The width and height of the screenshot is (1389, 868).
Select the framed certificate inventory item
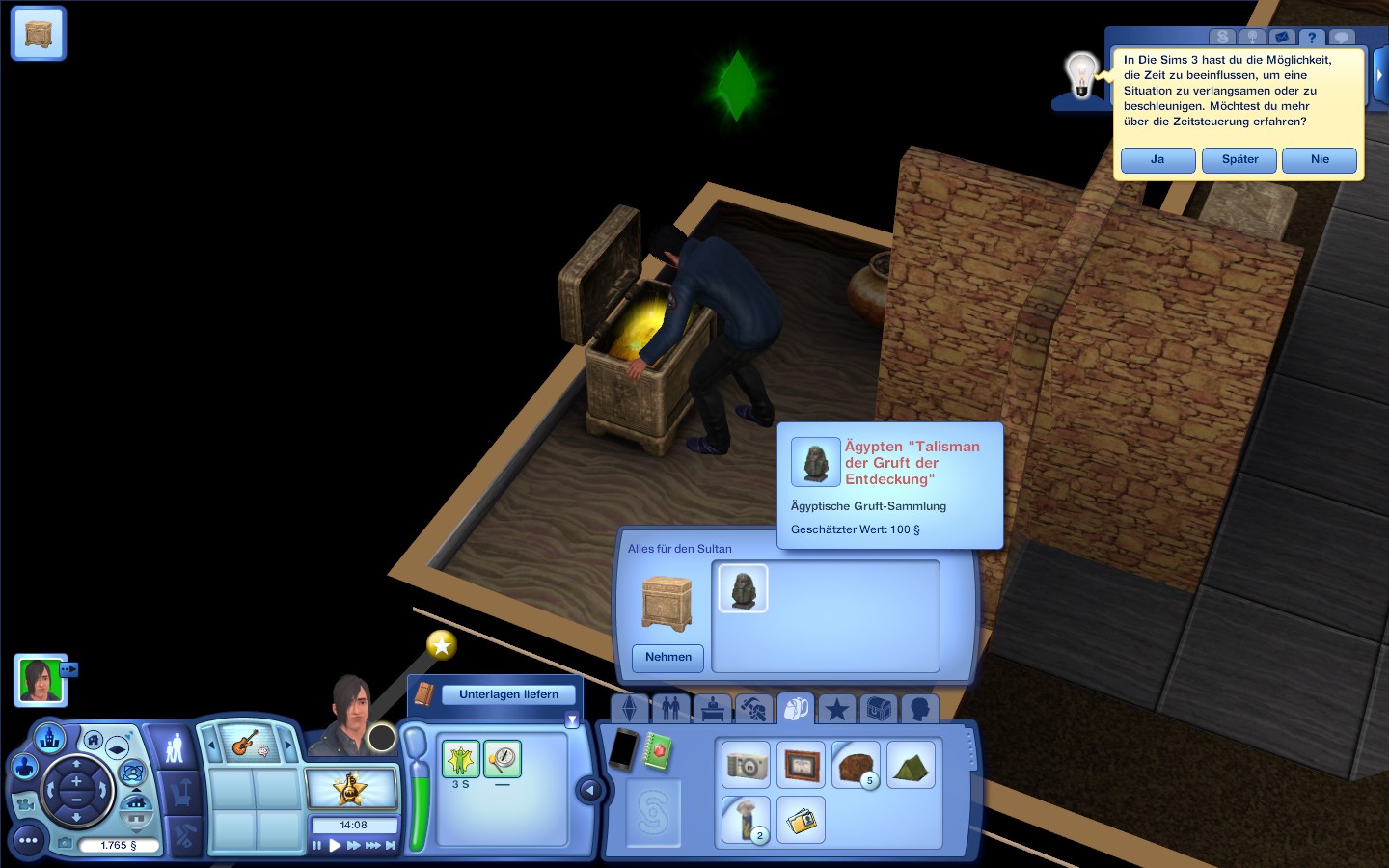click(x=802, y=766)
